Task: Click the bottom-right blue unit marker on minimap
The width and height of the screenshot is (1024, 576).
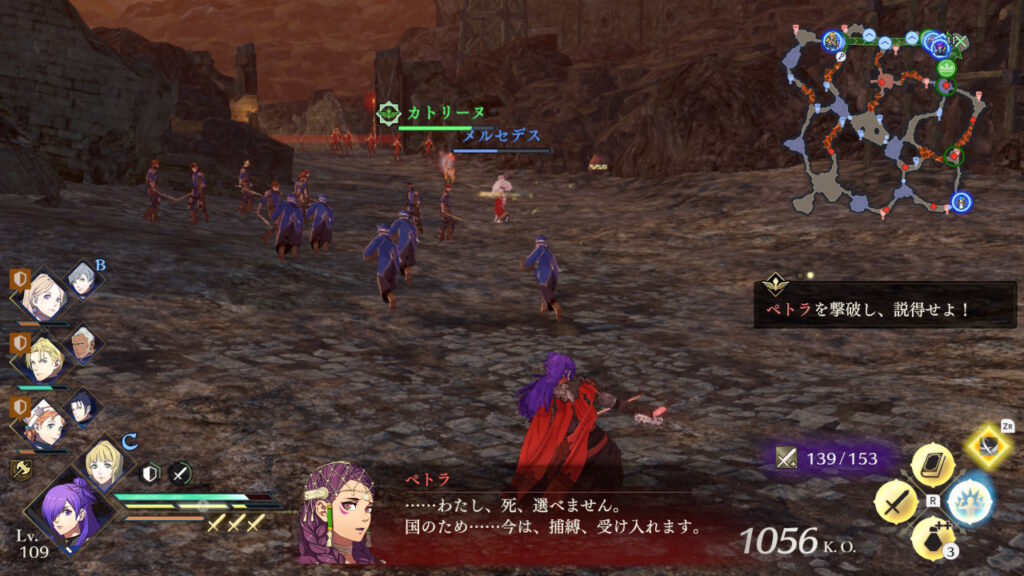Action: [x=962, y=202]
